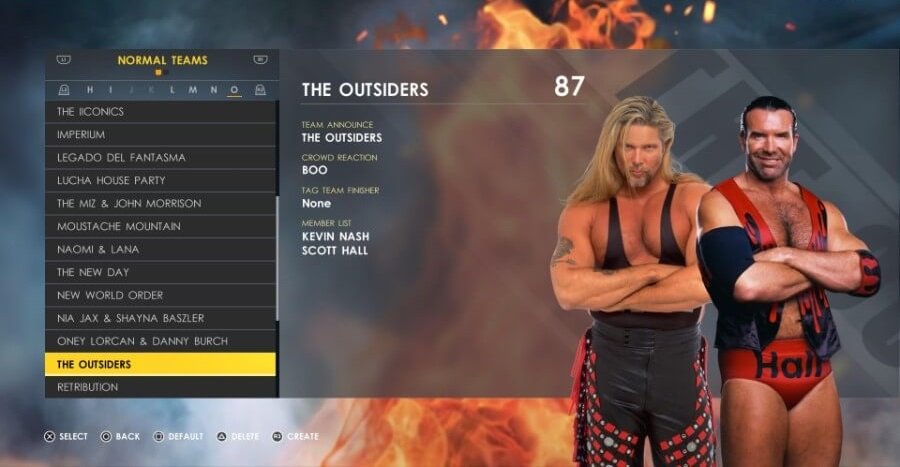Choose Nia Jax & Shayna Baszler

pyautogui.click(x=160, y=319)
